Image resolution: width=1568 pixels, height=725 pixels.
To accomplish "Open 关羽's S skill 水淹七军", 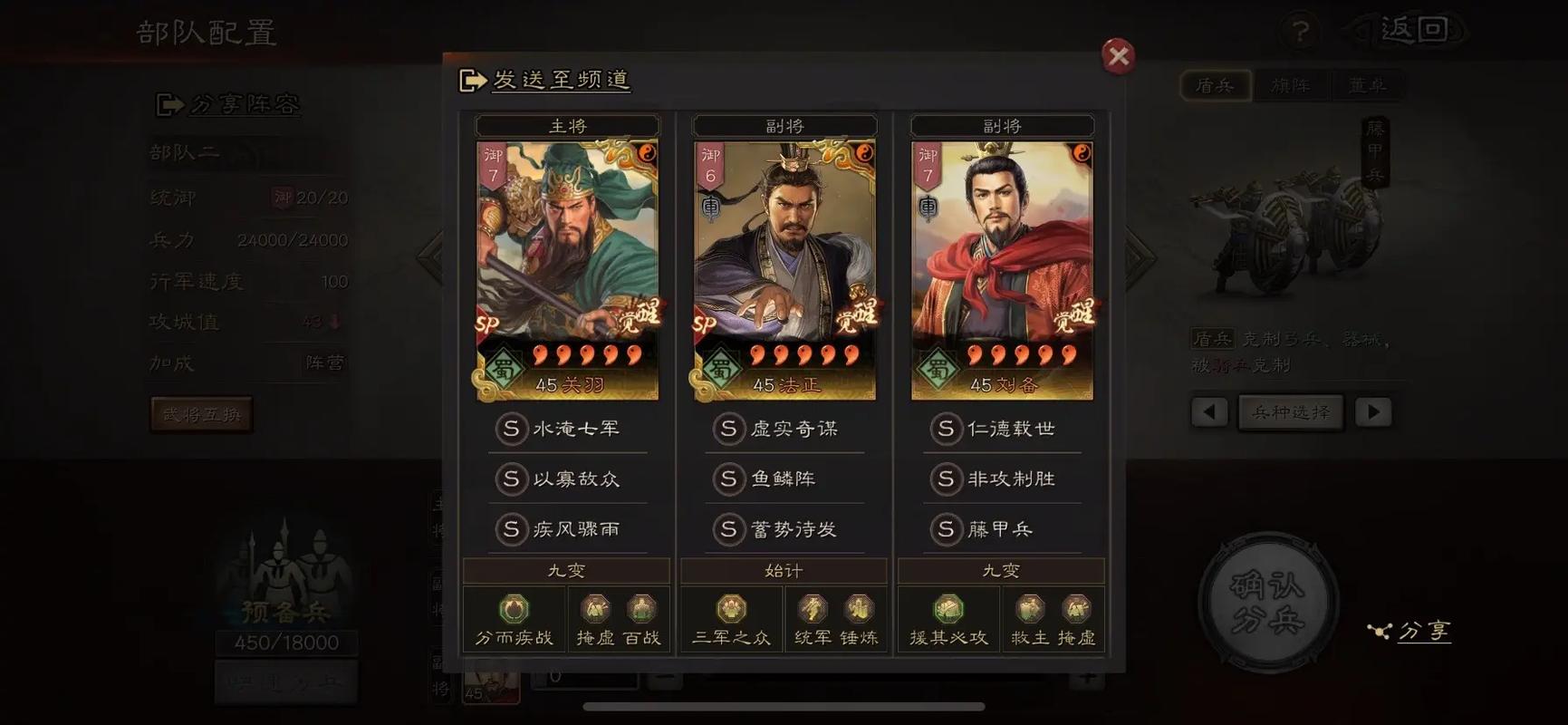I will click(x=567, y=429).
